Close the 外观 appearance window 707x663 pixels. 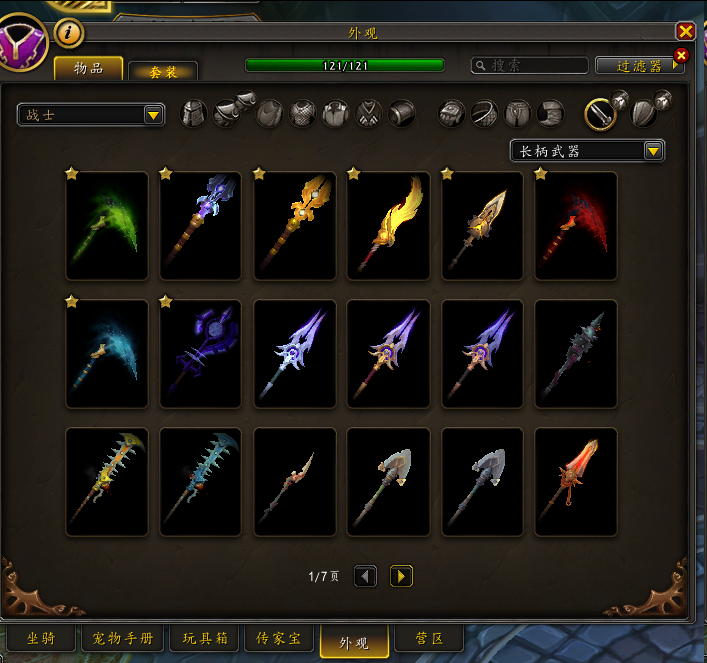point(685,32)
